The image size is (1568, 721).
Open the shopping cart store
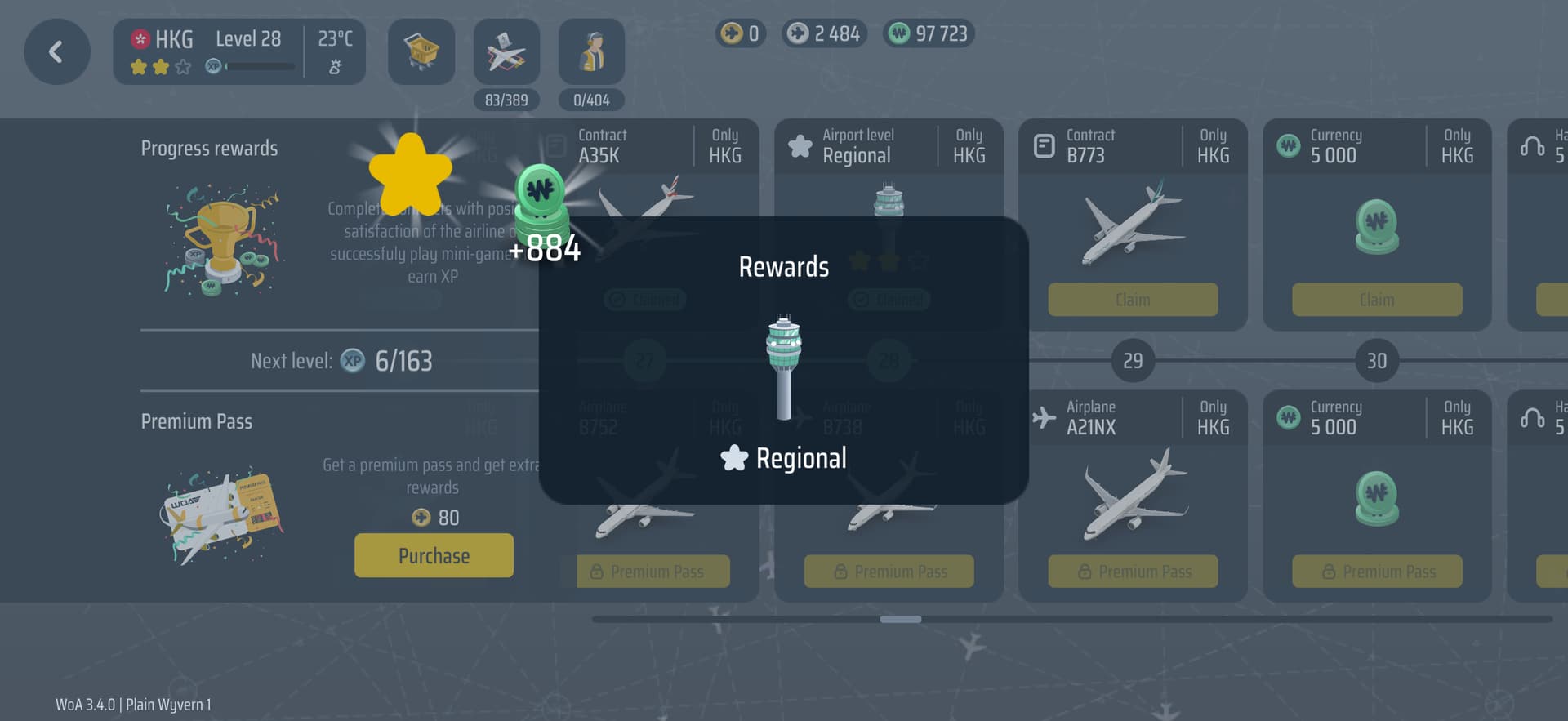pyautogui.click(x=421, y=52)
